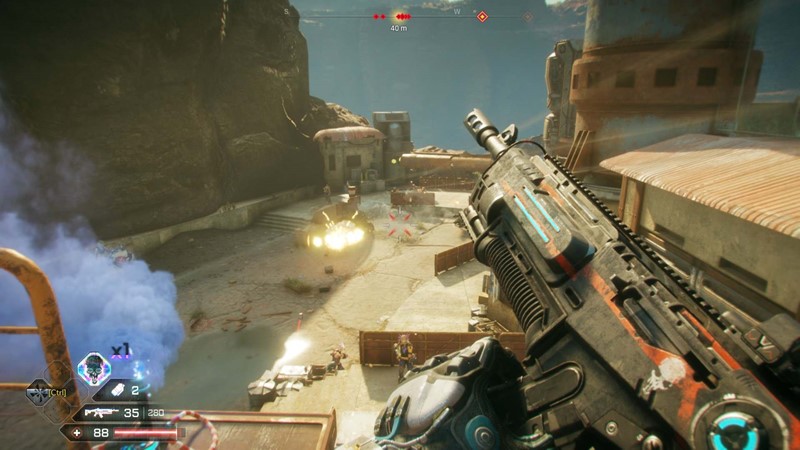Viewport: 800px width, 450px height.
Task: Activate the ability icon beside Ctrl
Action: tap(36, 392)
